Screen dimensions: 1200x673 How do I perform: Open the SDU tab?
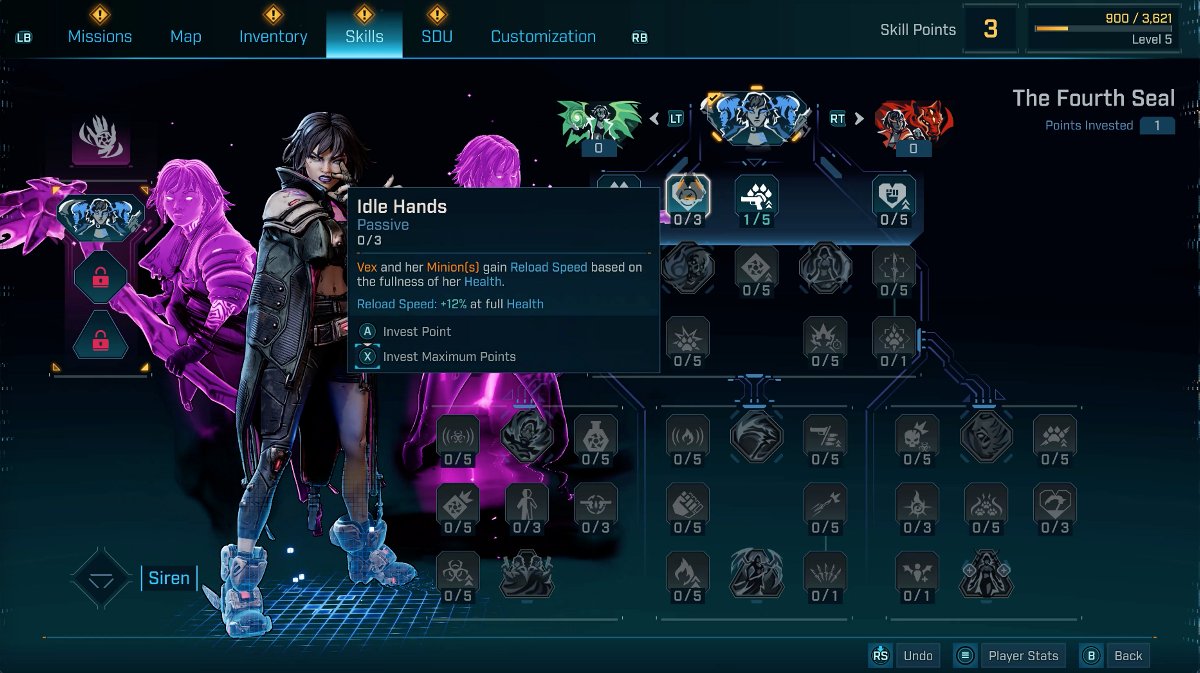(436, 36)
